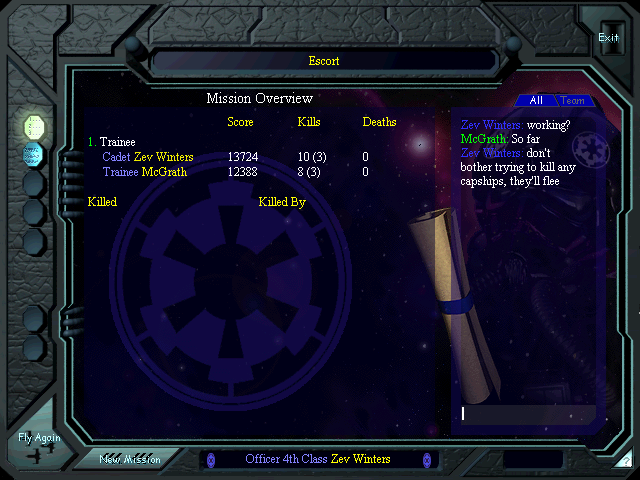
Task: Click the chat message input box
Action: (x=527, y=413)
